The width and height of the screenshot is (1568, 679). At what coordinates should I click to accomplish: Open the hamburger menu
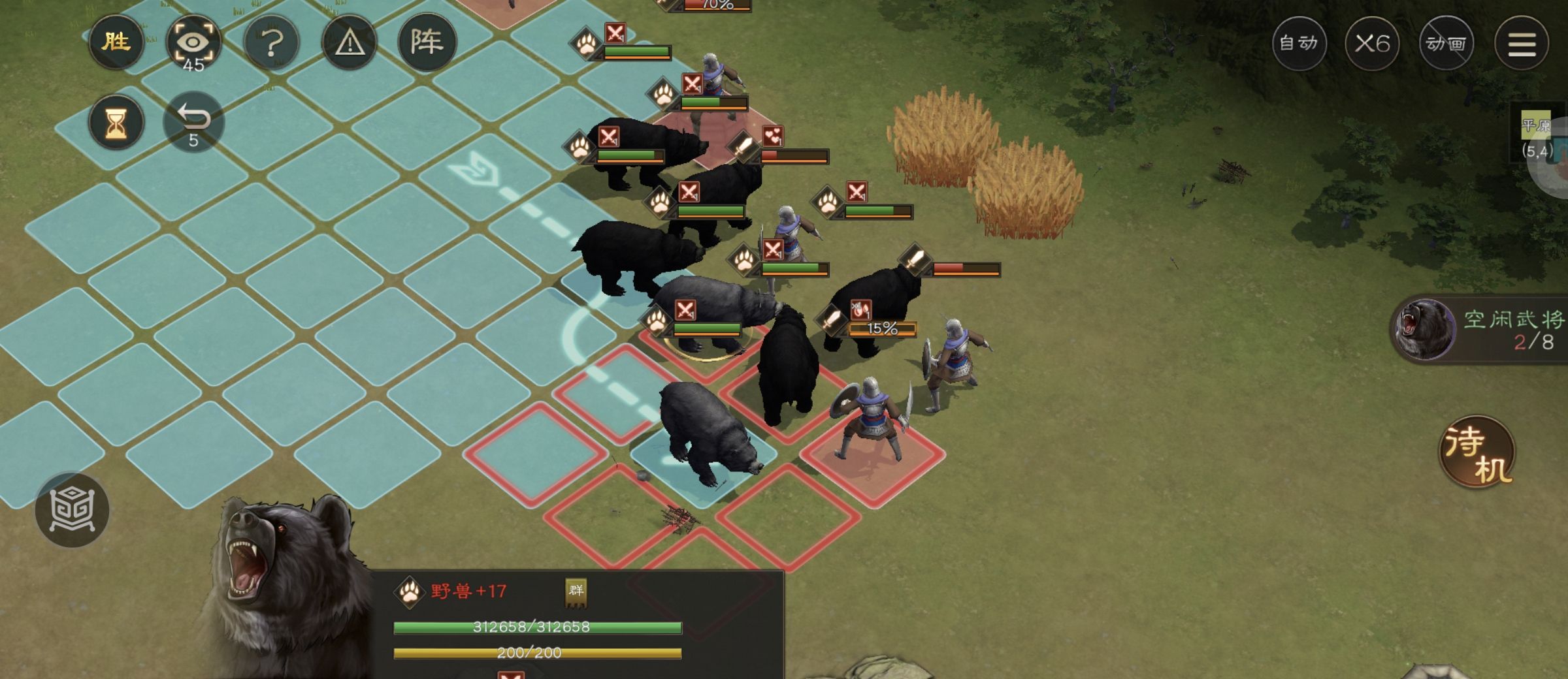[x=1522, y=43]
